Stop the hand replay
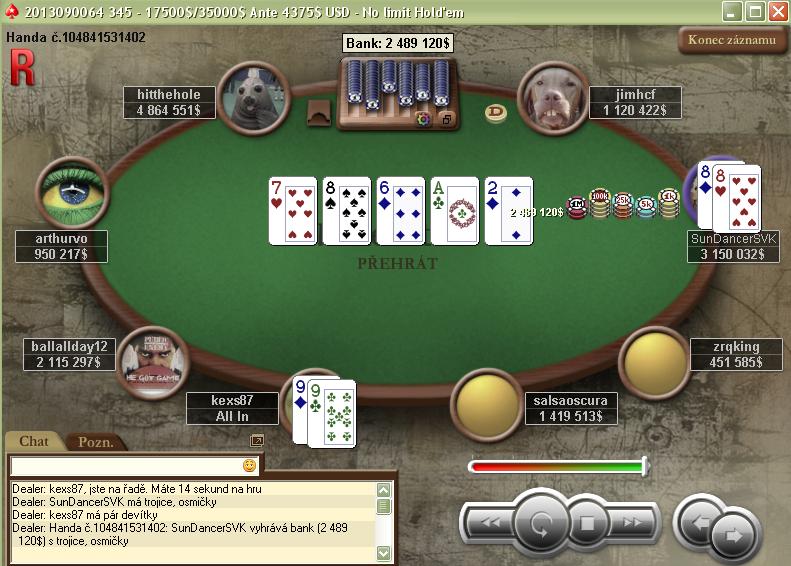Viewport: 791px width, 566px height. click(x=588, y=522)
